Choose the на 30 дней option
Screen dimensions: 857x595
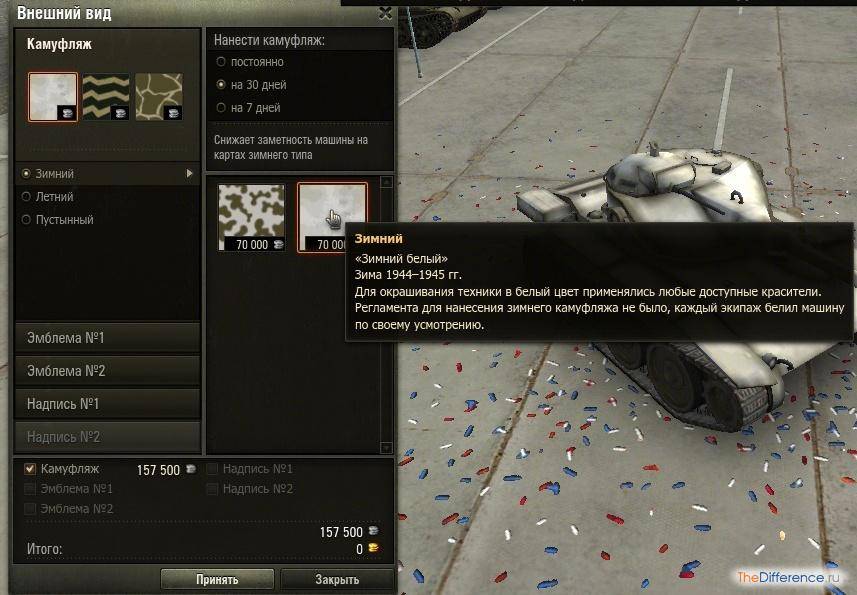[x=221, y=85]
